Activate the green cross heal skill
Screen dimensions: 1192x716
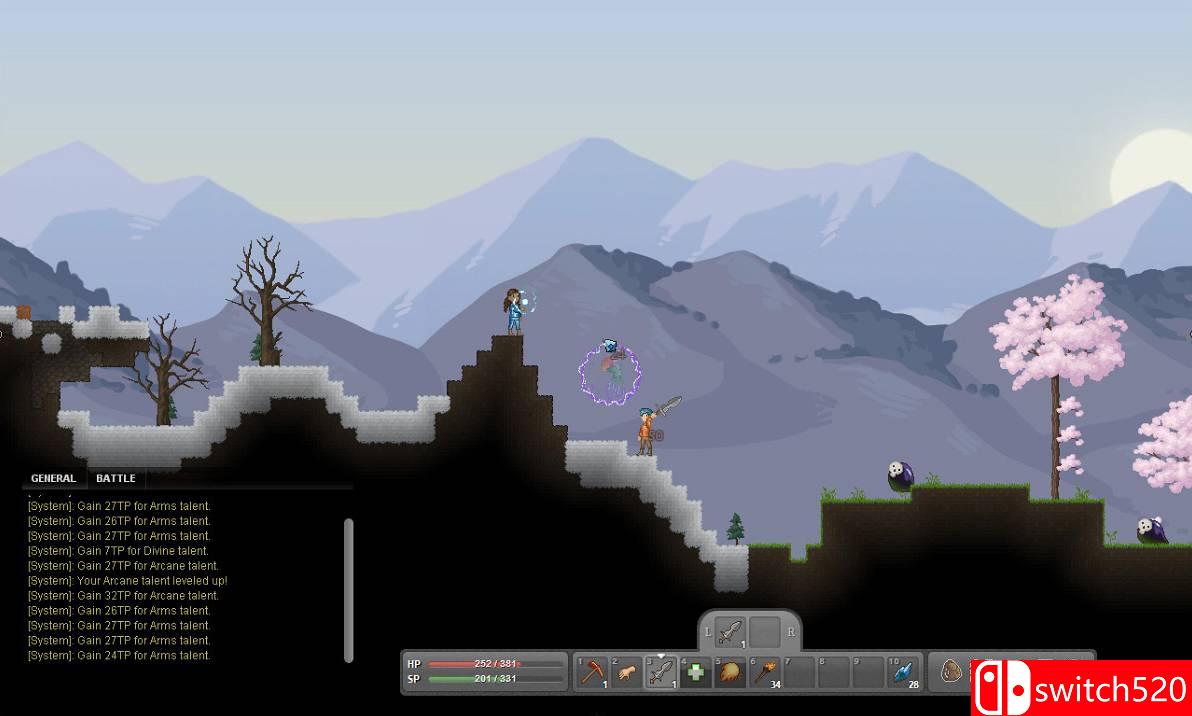pos(696,671)
